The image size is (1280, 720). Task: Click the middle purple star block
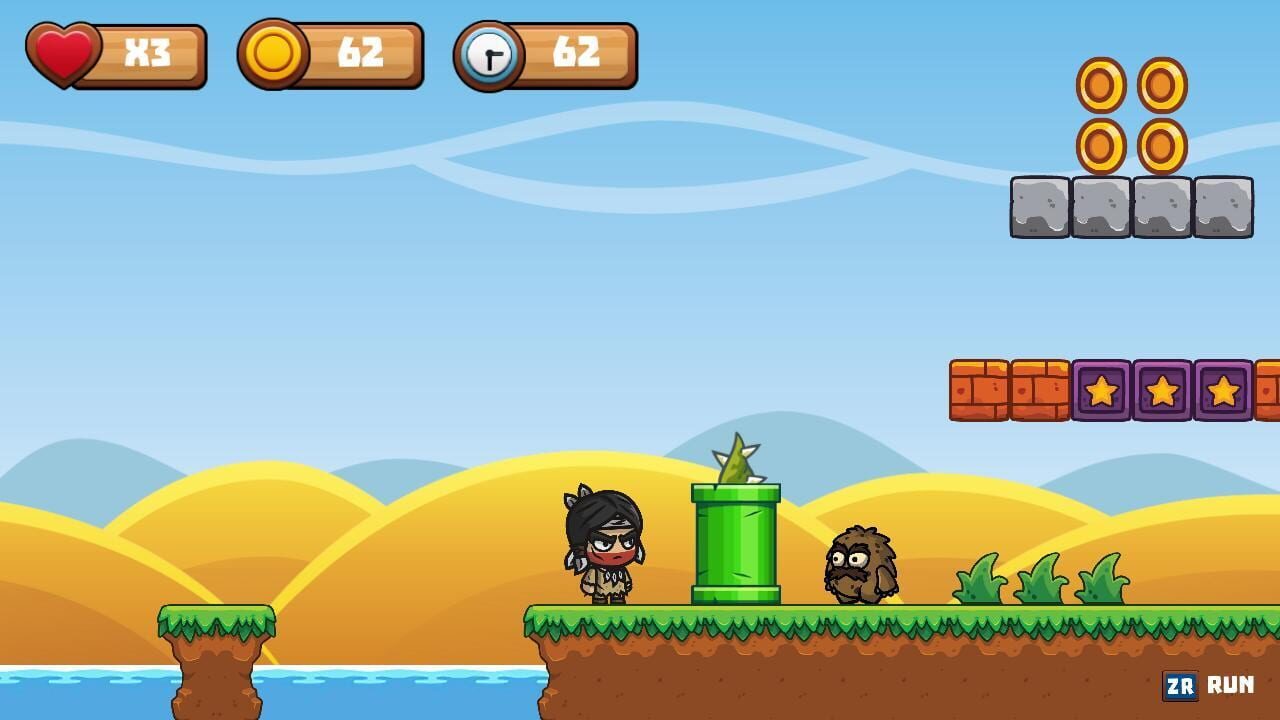pyautogui.click(x=1160, y=392)
